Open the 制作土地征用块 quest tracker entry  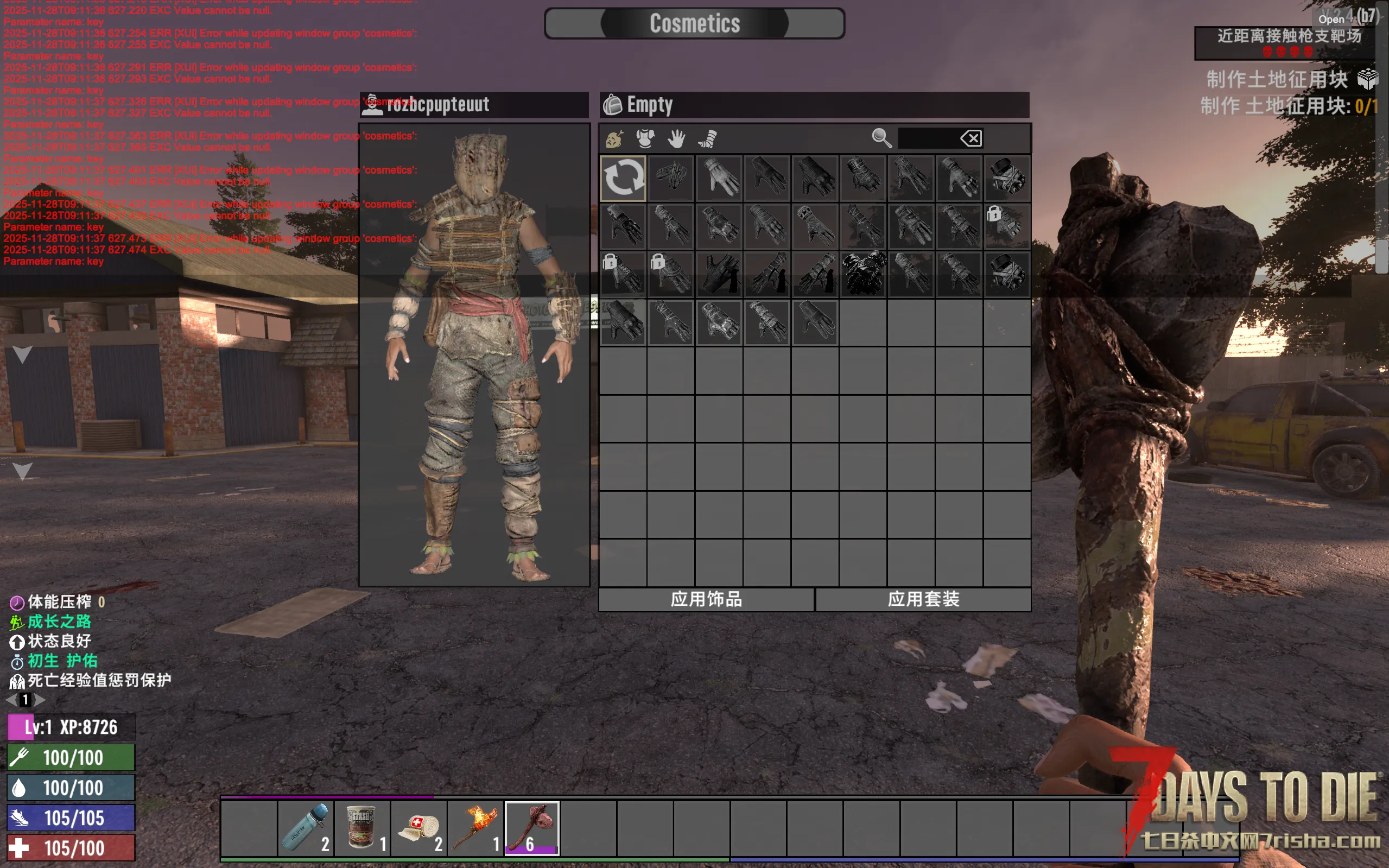point(1277,79)
